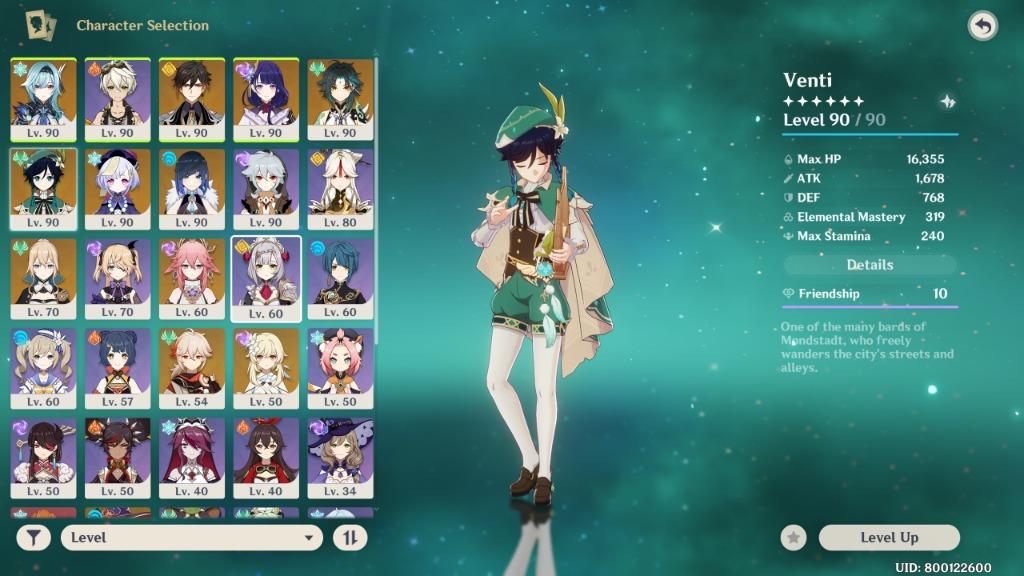Choose the highlighted Noelle card
The width and height of the screenshot is (1024, 576).
pyautogui.click(x=266, y=278)
